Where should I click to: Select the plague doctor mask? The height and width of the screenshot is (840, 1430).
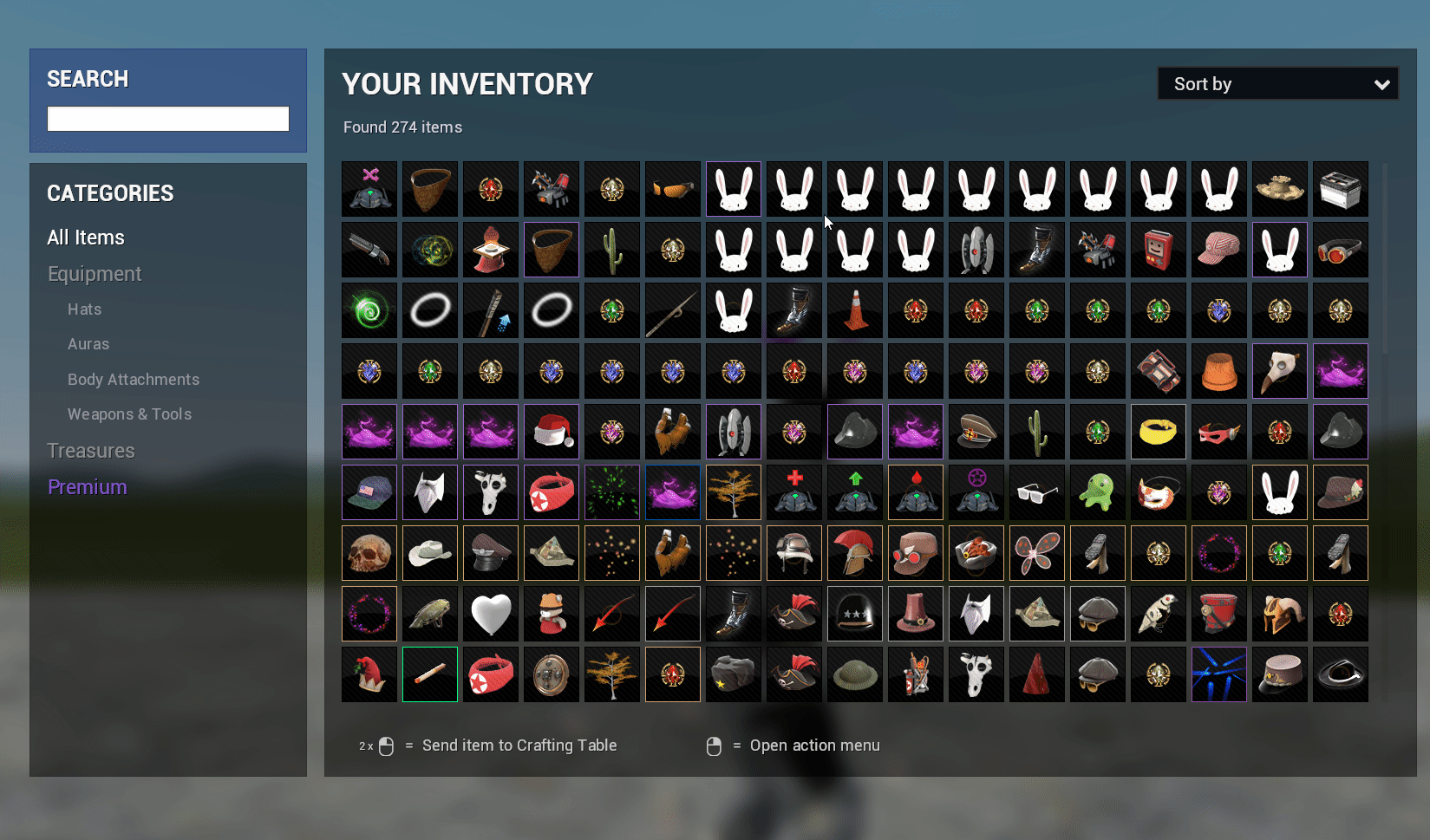[1279, 371]
